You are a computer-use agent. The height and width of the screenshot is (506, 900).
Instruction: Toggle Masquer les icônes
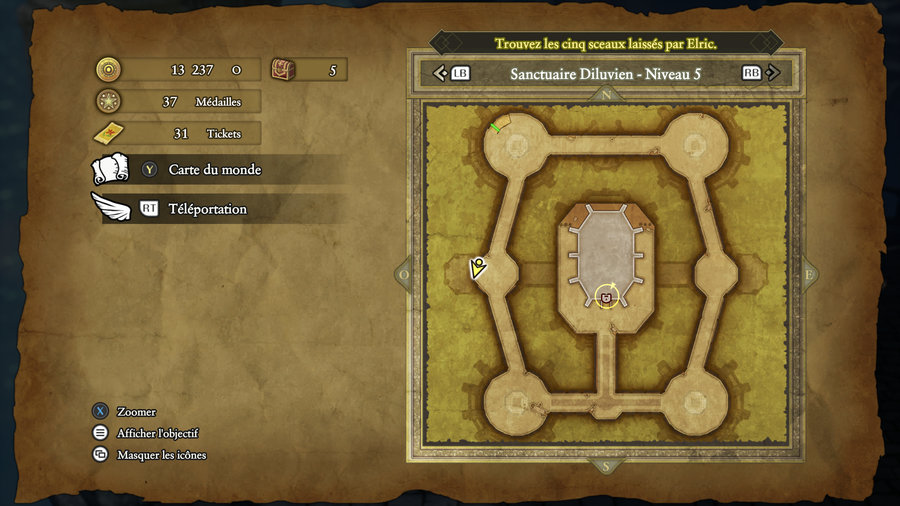coord(161,455)
